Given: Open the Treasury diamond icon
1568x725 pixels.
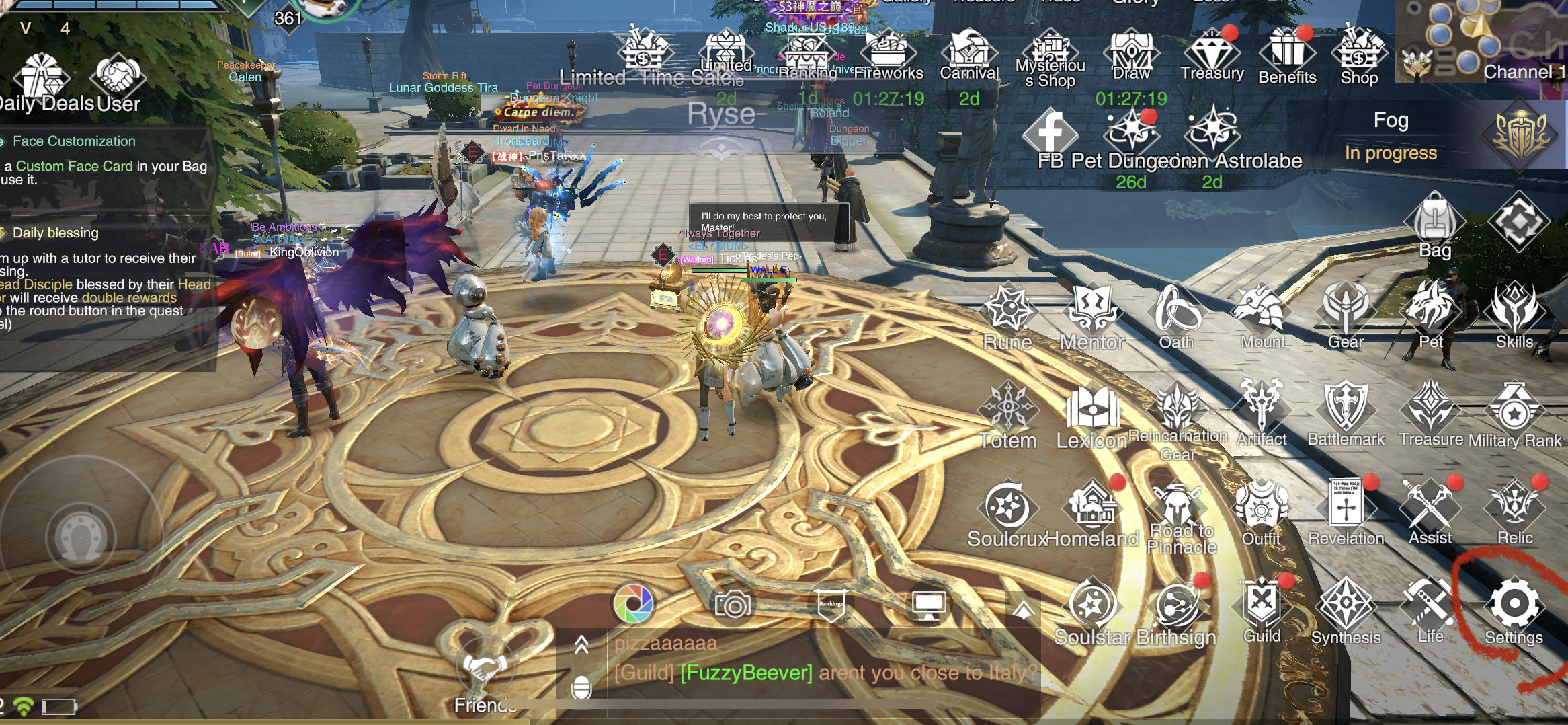Looking at the screenshot, I should pyautogui.click(x=1212, y=50).
